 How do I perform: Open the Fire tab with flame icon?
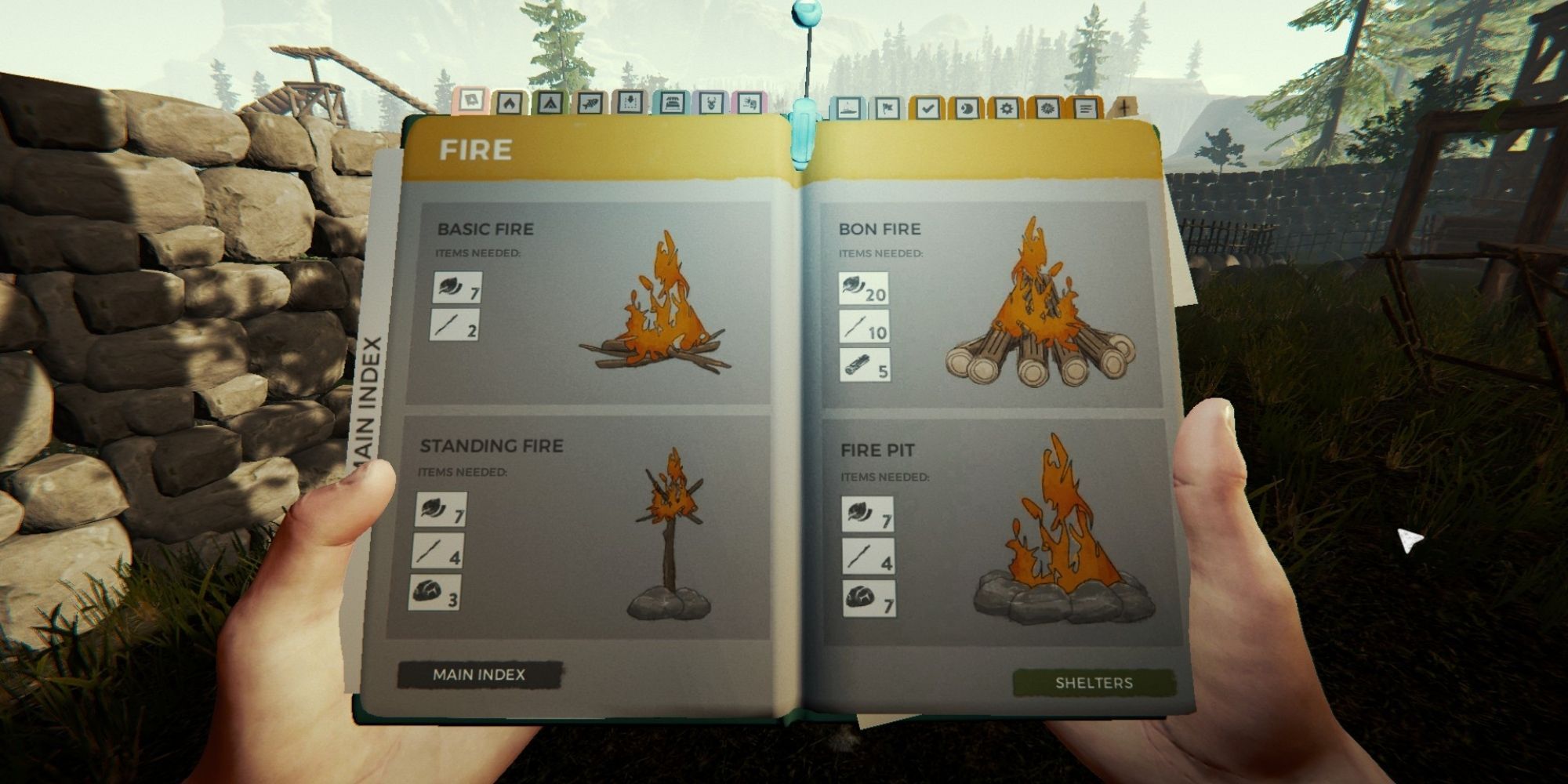[x=510, y=103]
